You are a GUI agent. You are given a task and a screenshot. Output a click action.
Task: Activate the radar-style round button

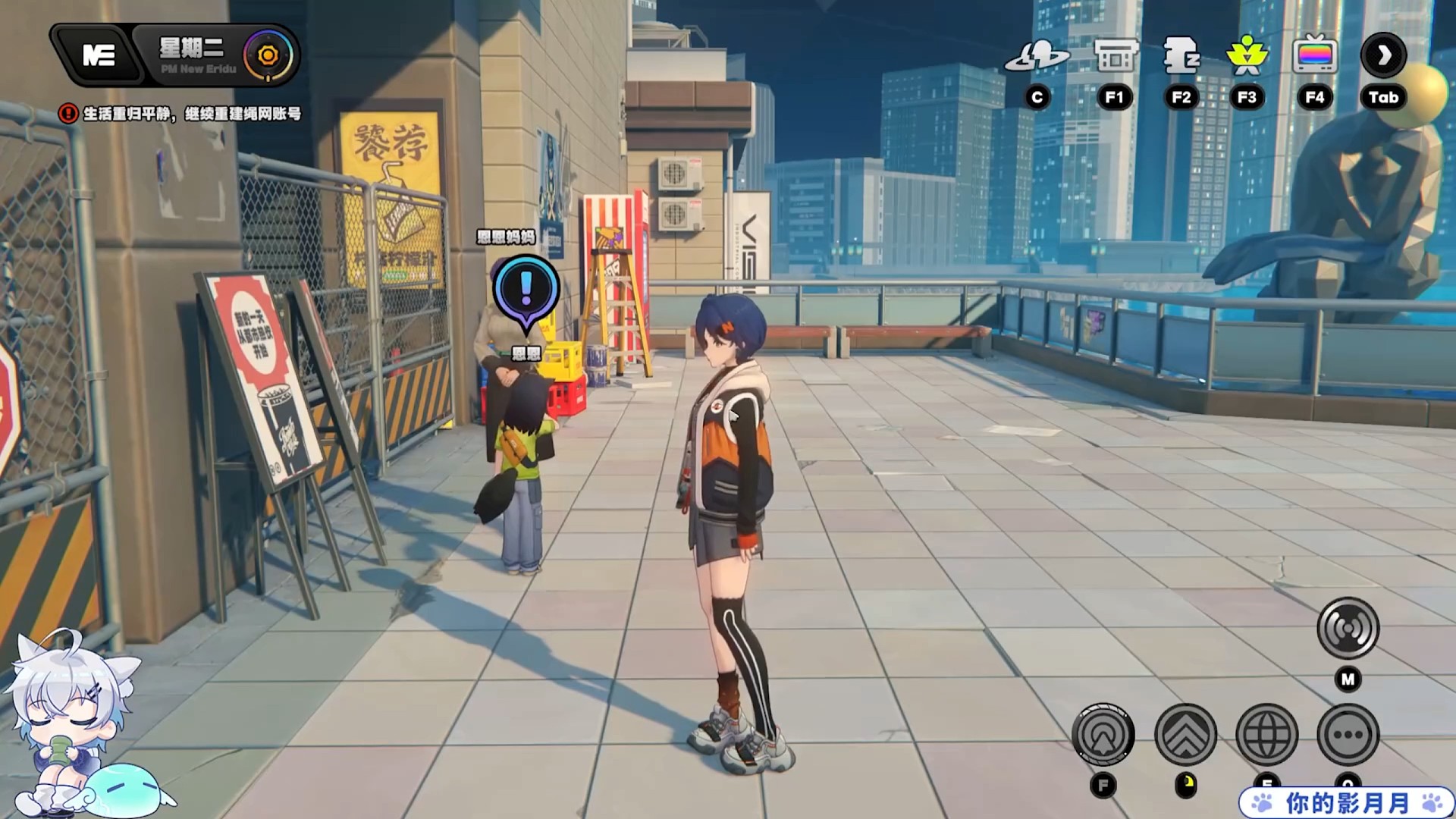(1103, 734)
